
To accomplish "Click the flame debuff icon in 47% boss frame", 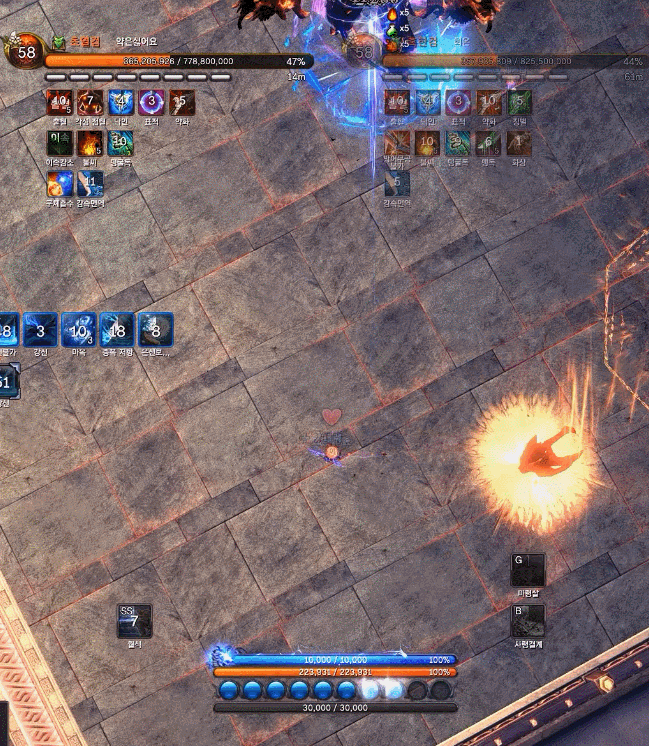I will coord(90,143).
